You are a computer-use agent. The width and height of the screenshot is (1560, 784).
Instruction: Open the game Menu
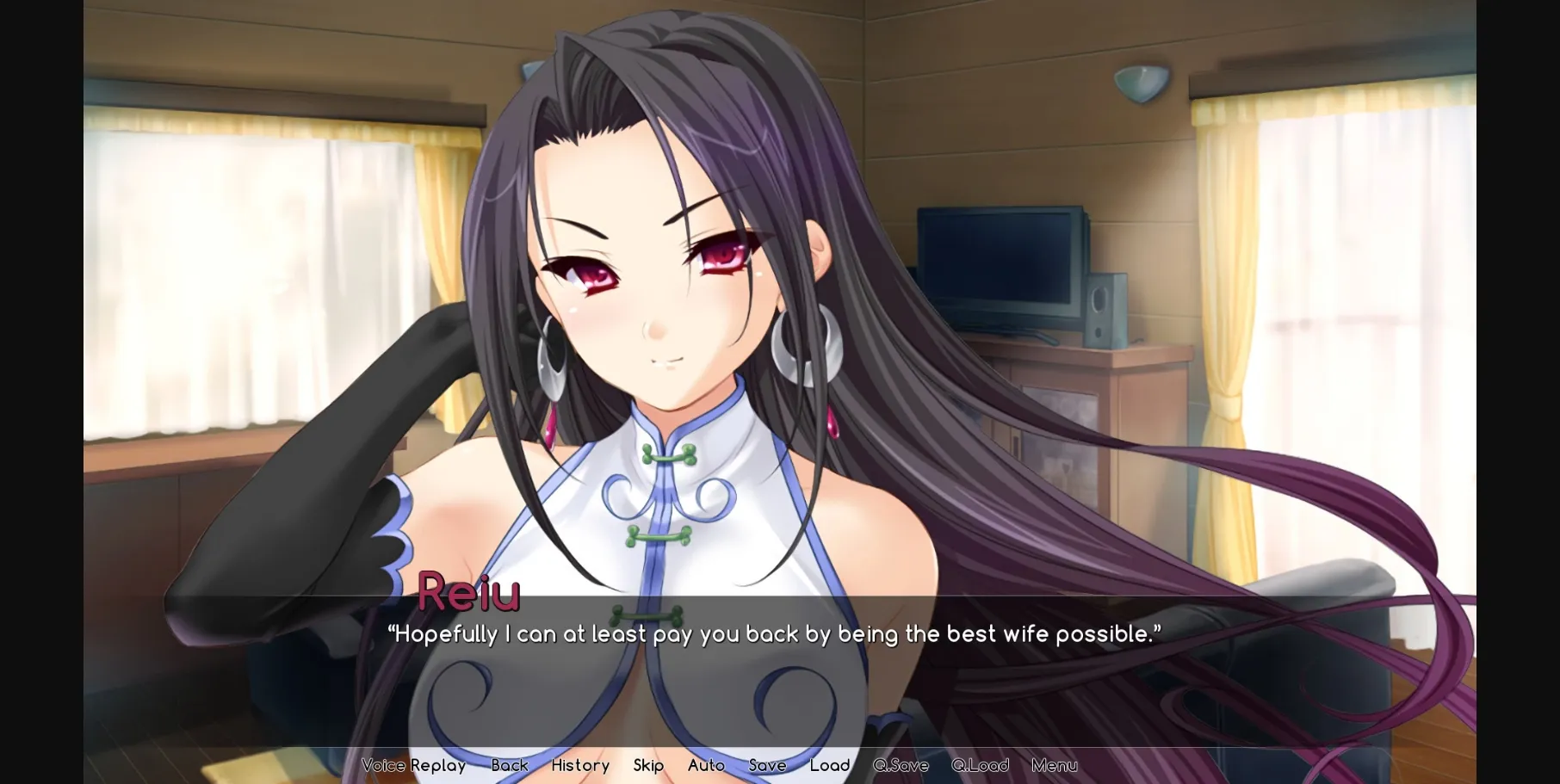point(1054,765)
